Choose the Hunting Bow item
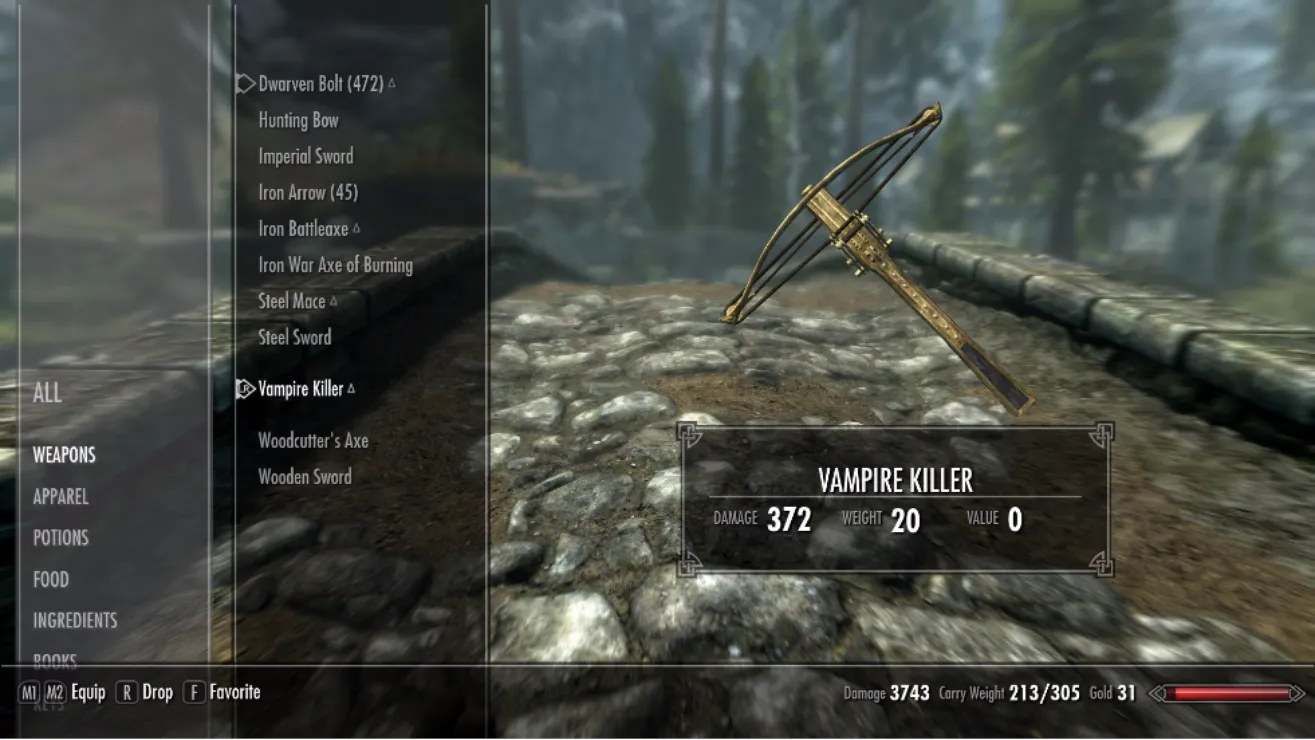The width and height of the screenshot is (1315, 740). (x=298, y=120)
